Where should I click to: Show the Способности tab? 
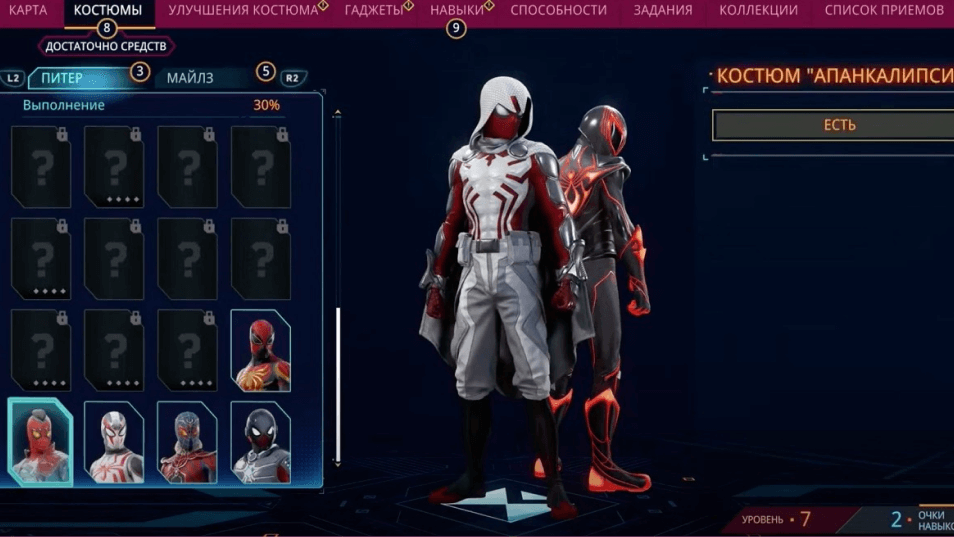click(x=558, y=10)
